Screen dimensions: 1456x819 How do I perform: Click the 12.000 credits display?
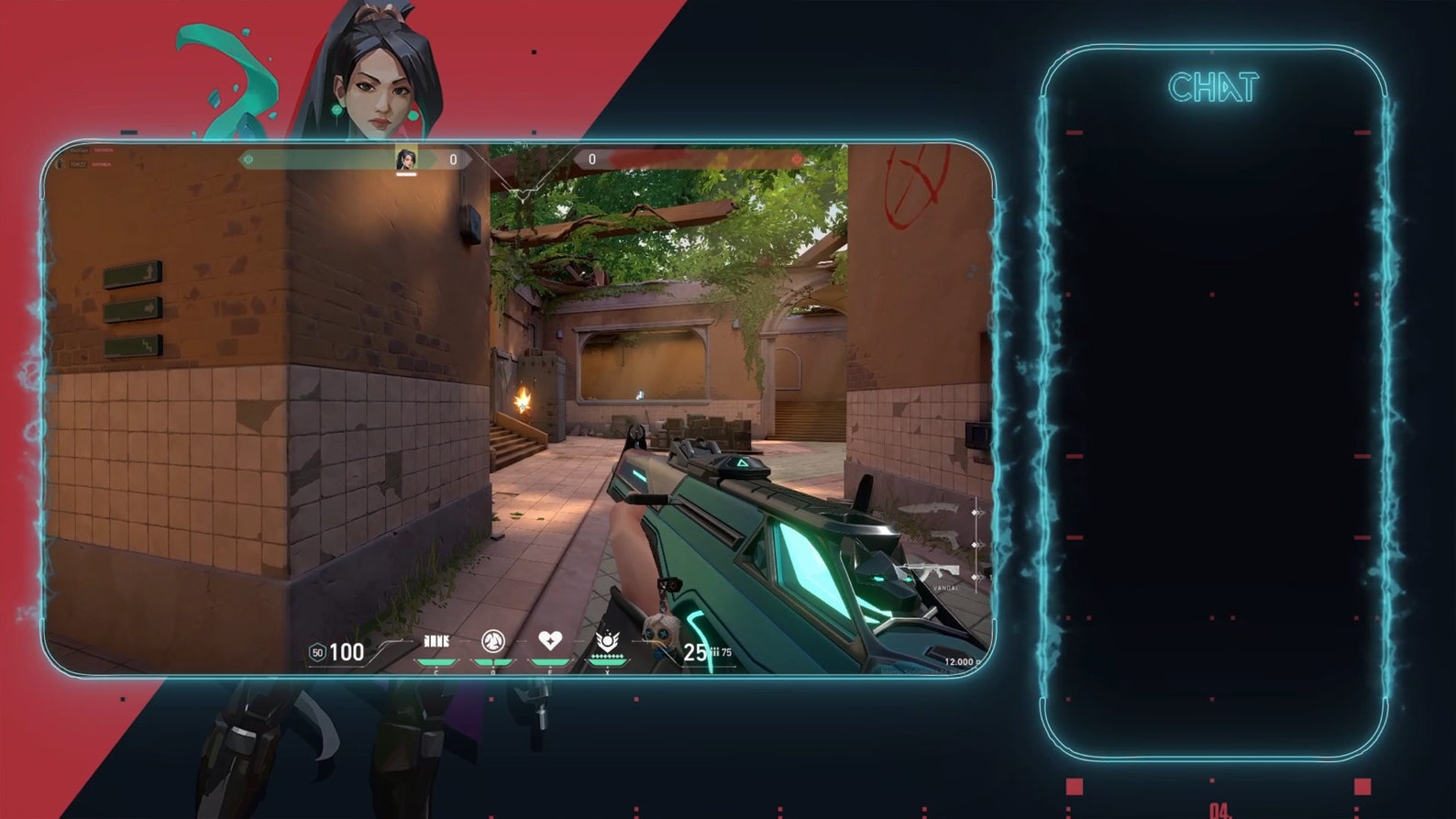(961, 660)
